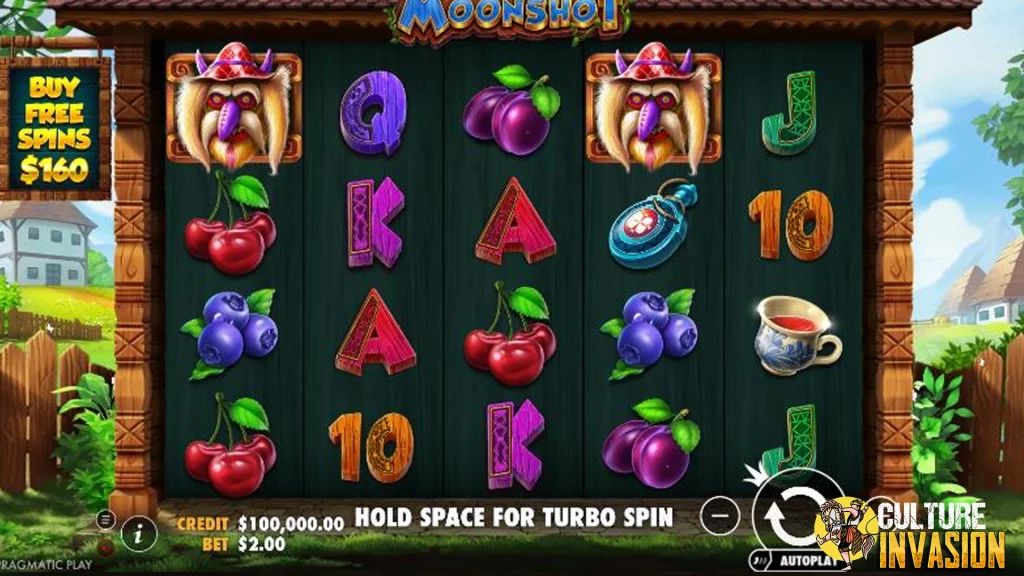Image resolution: width=1024 pixels, height=576 pixels.
Task: Open the hamburger menu icon
Action: (x=106, y=520)
